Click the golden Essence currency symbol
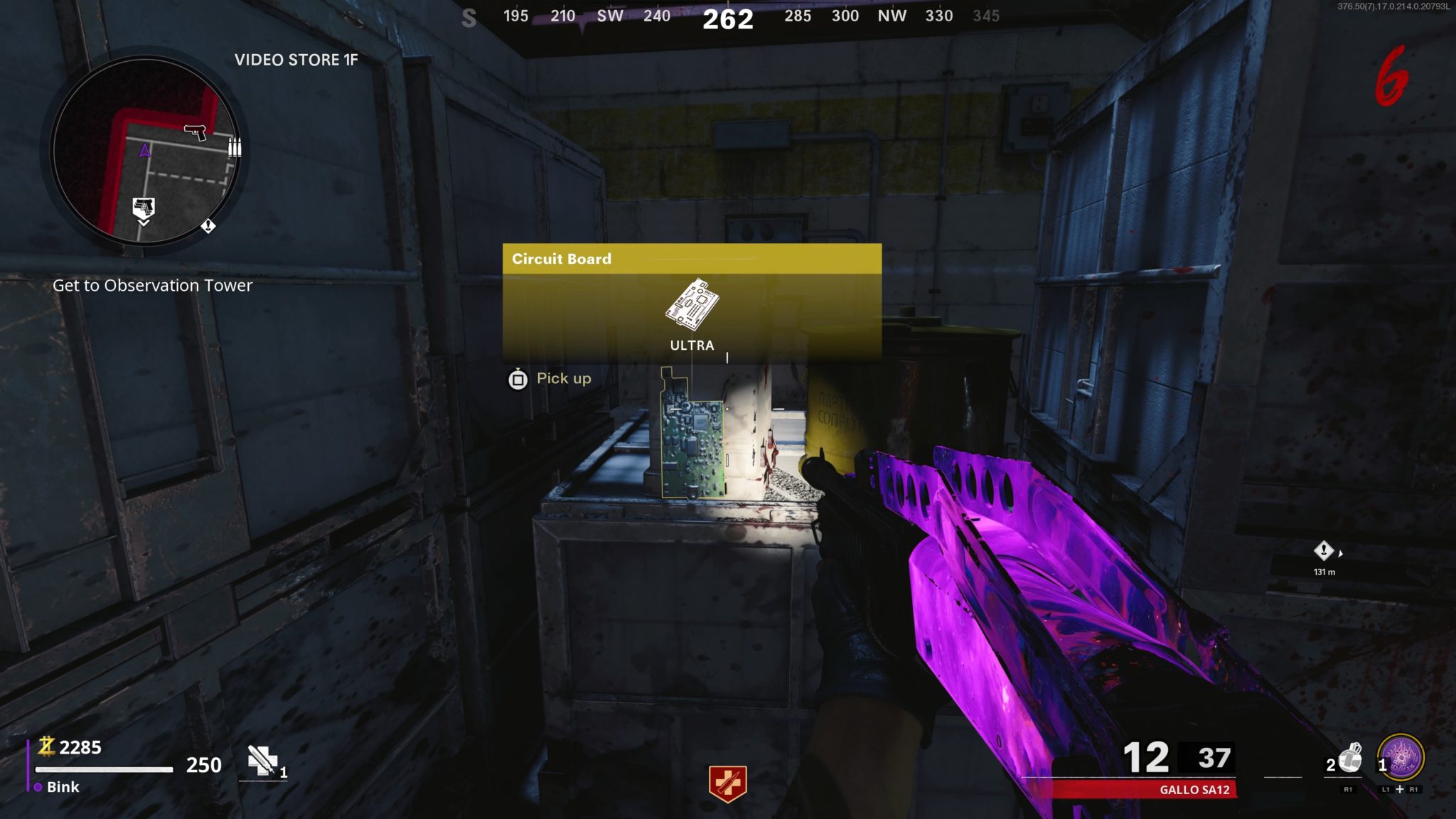 45,746
